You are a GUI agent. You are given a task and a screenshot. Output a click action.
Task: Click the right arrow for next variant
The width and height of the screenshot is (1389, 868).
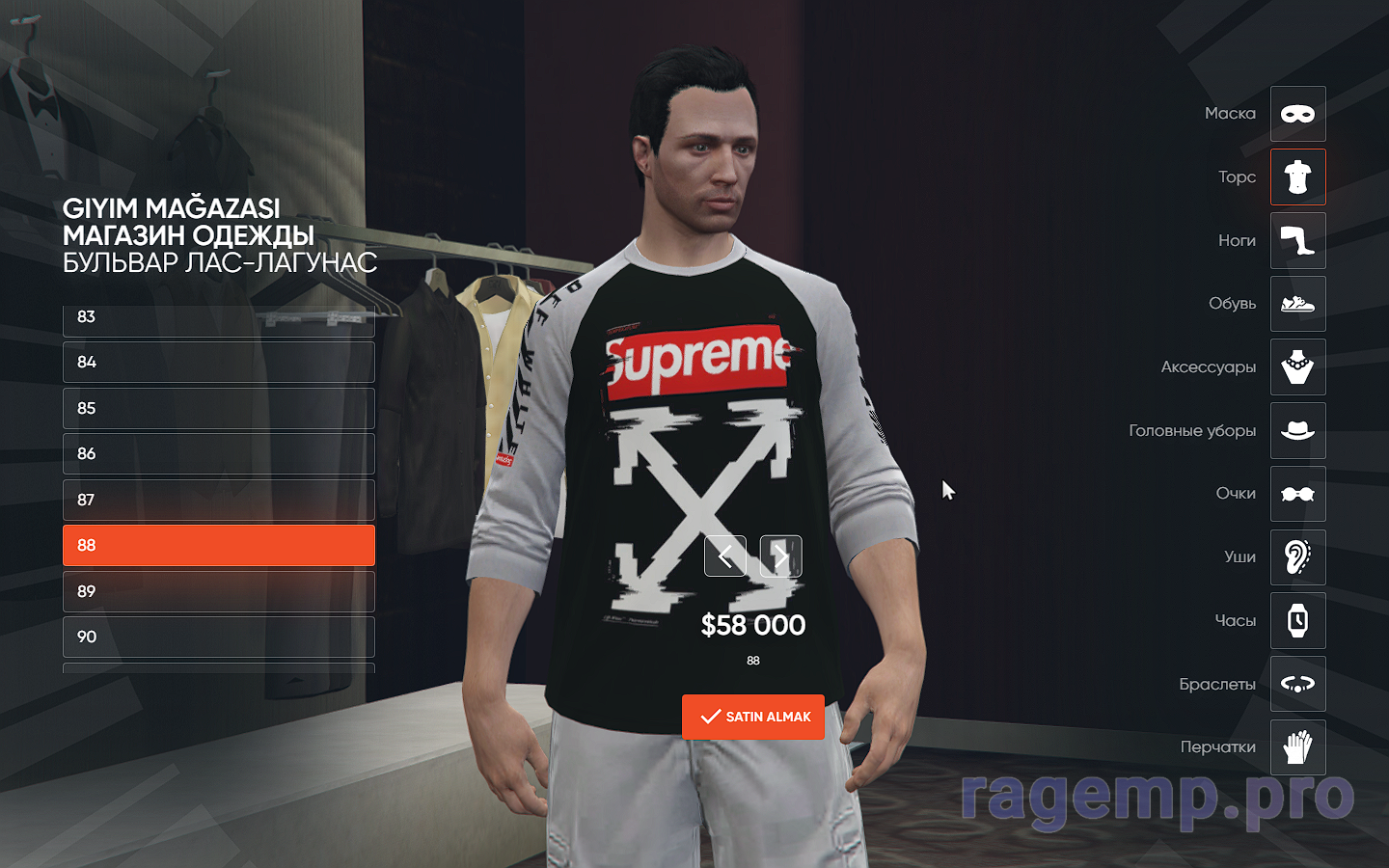780,556
